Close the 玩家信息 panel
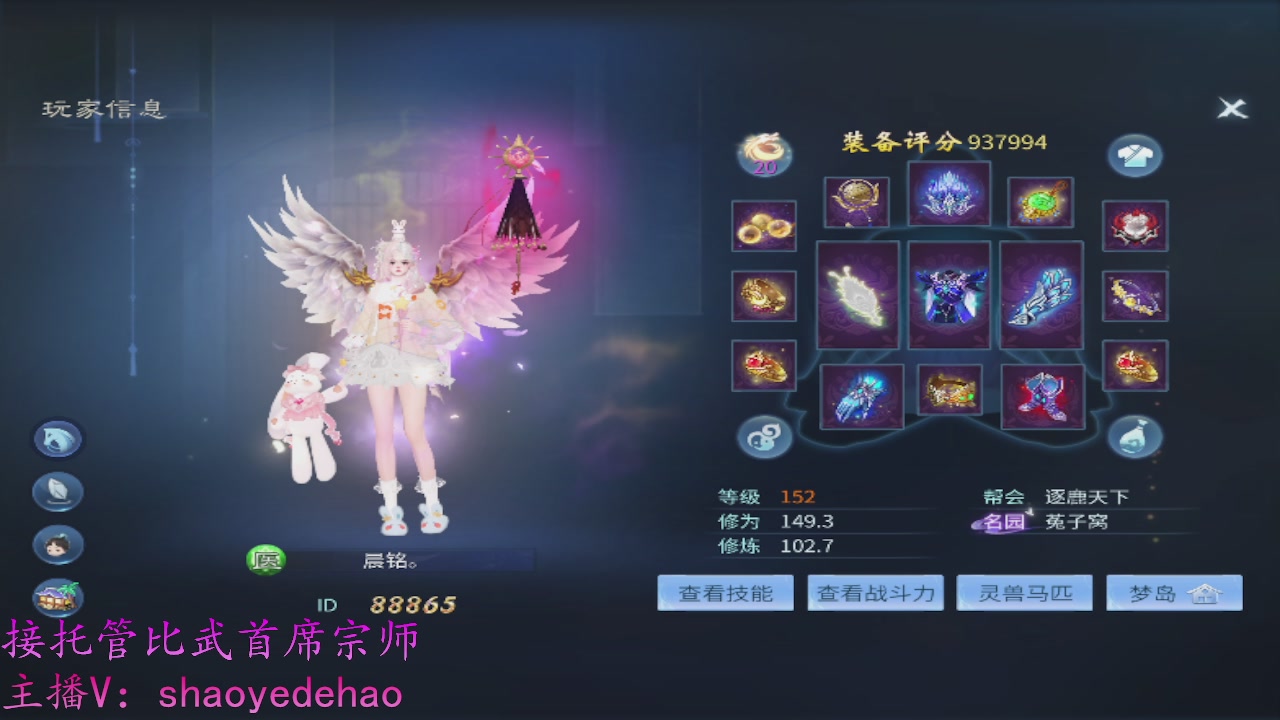The width and height of the screenshot is (1280, 720). [1233, 110]
